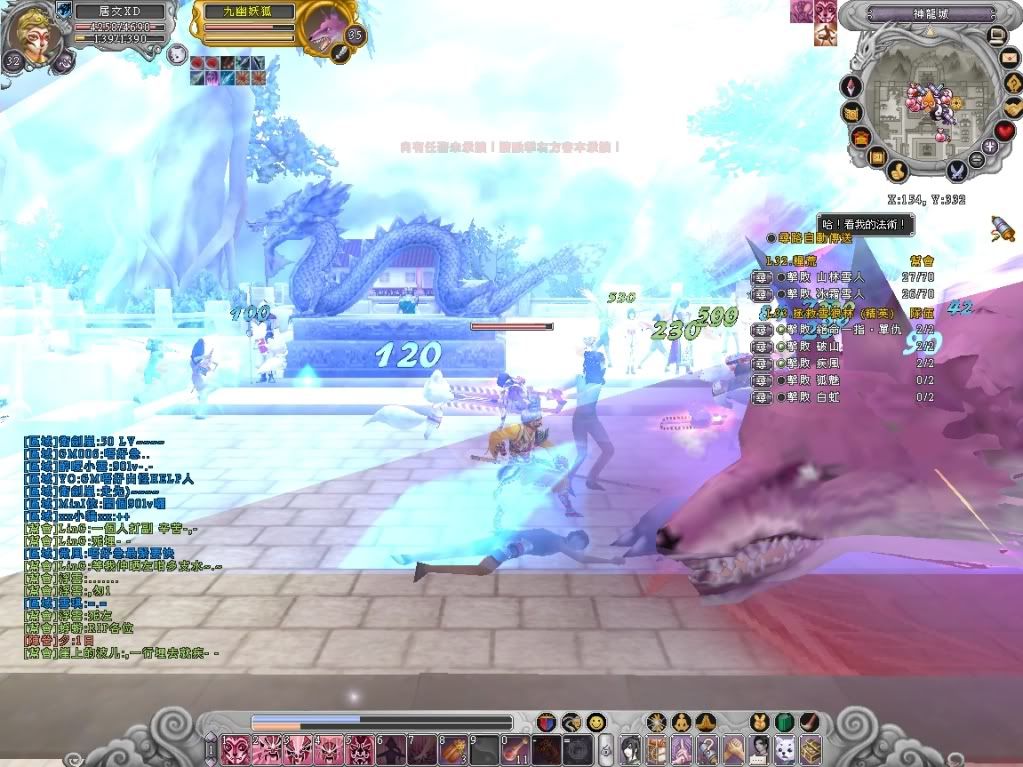Click the computer monitor icon by minimap
1023x767 pixels.
(x=996, y=36)
